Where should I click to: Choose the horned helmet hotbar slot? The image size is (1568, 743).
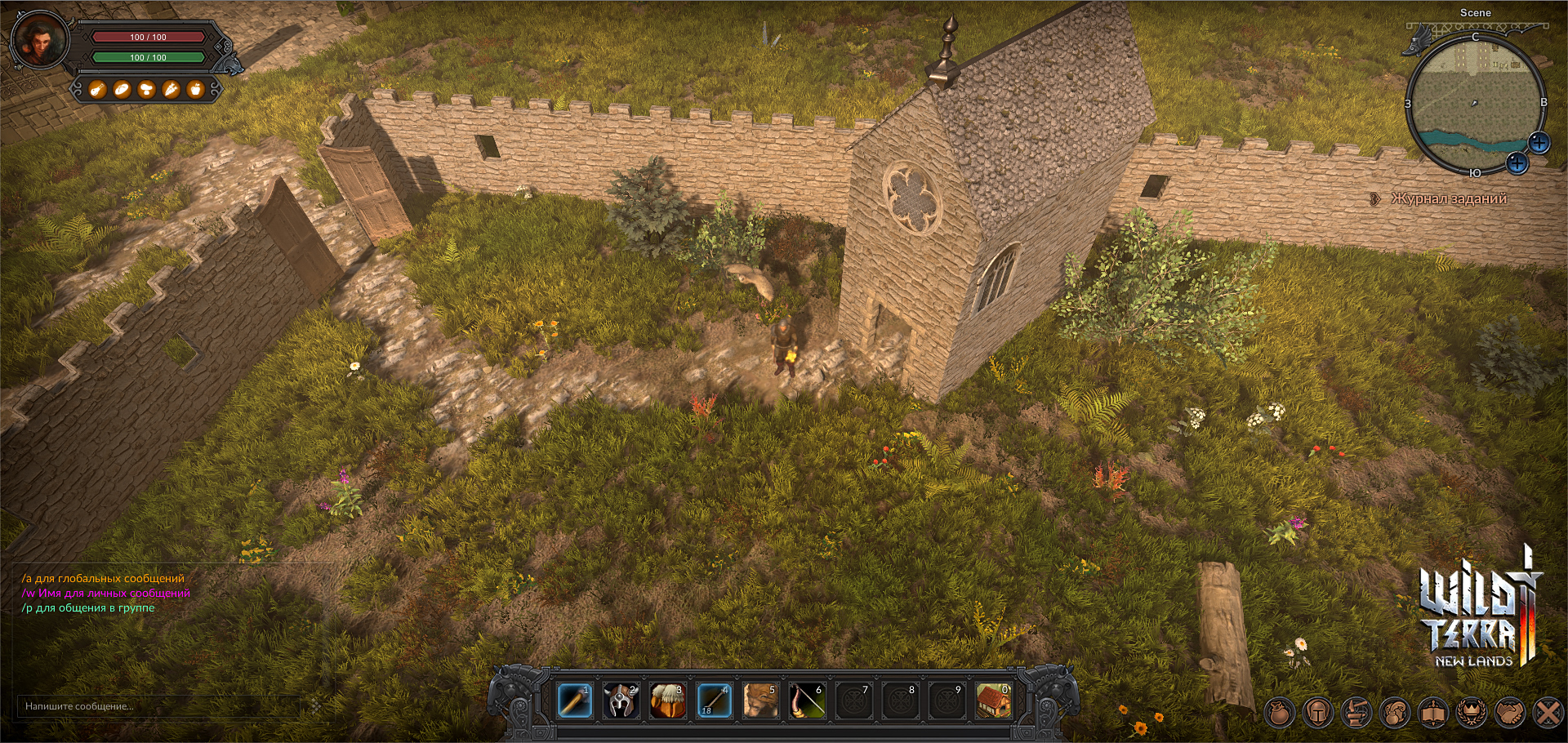tap(621, 701)
